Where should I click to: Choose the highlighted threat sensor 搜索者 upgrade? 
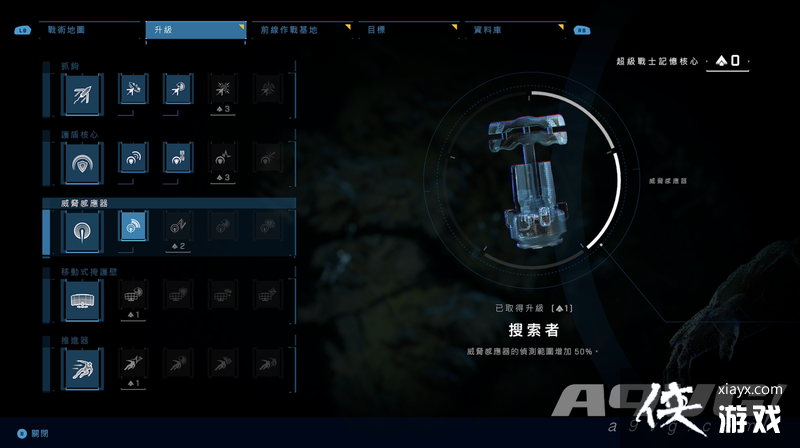(133, 227)
